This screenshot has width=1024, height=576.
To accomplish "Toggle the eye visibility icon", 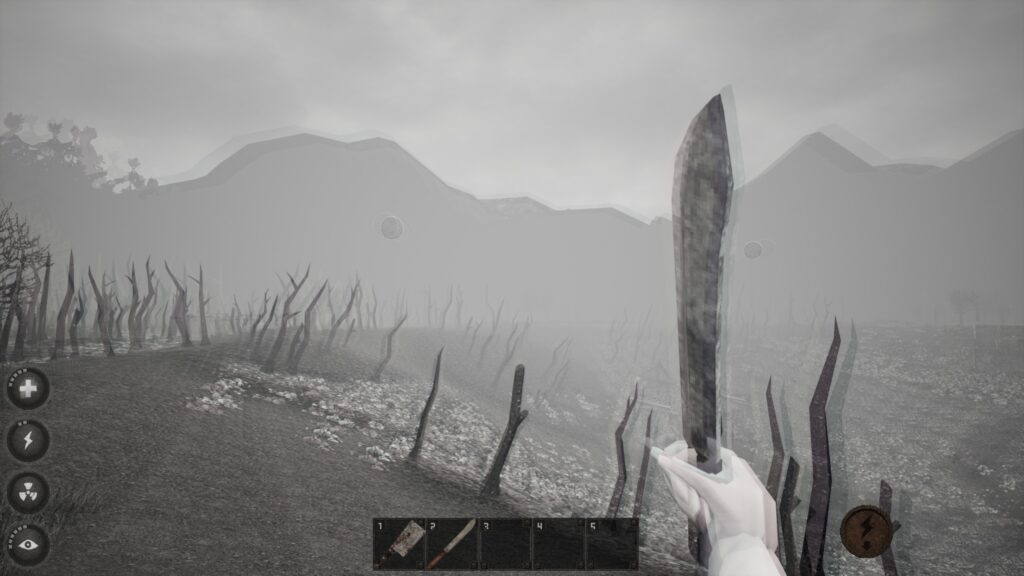I will point(28,544).
